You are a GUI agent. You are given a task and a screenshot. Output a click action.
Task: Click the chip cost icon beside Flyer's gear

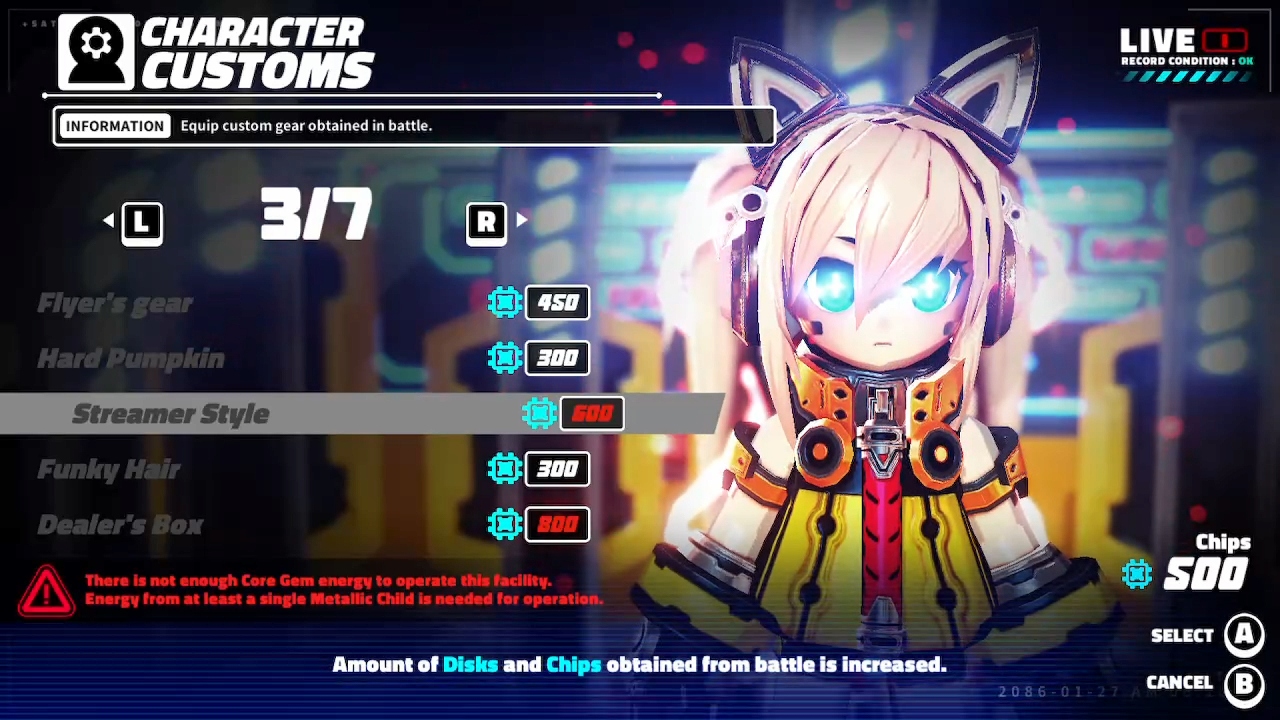[x=504, y=303]
